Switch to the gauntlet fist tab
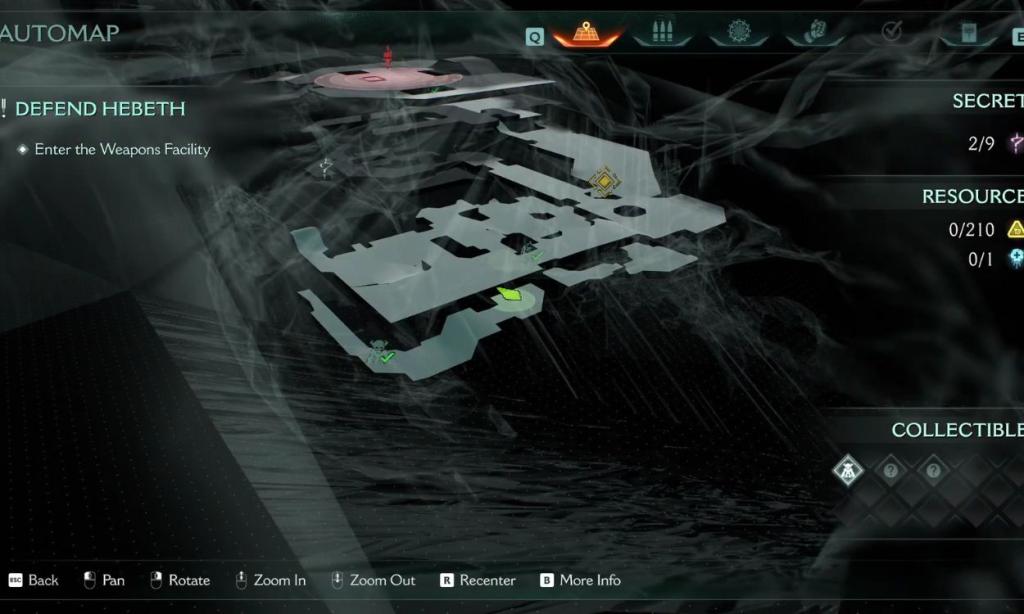 pos(813,35)
